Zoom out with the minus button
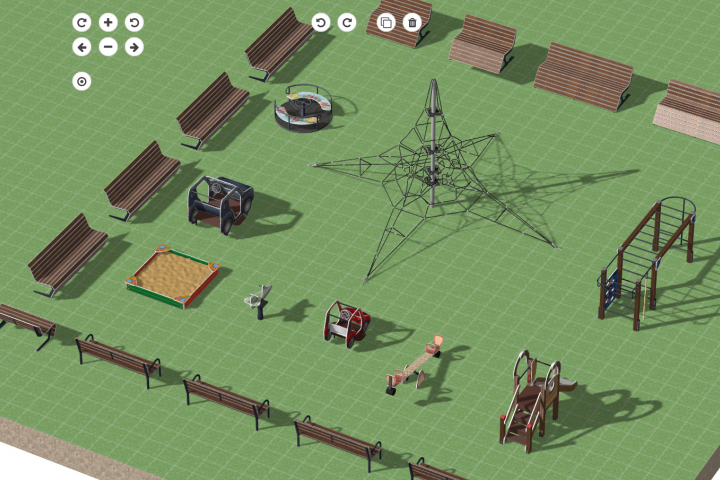 tap(108, 47)
